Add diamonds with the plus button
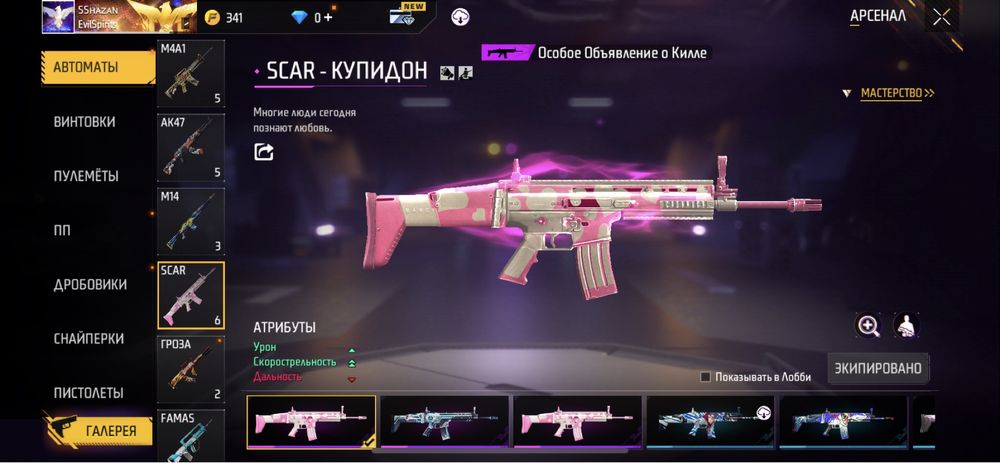The height and width of the screenshot is (463, 1000). (x=328, y=17)
